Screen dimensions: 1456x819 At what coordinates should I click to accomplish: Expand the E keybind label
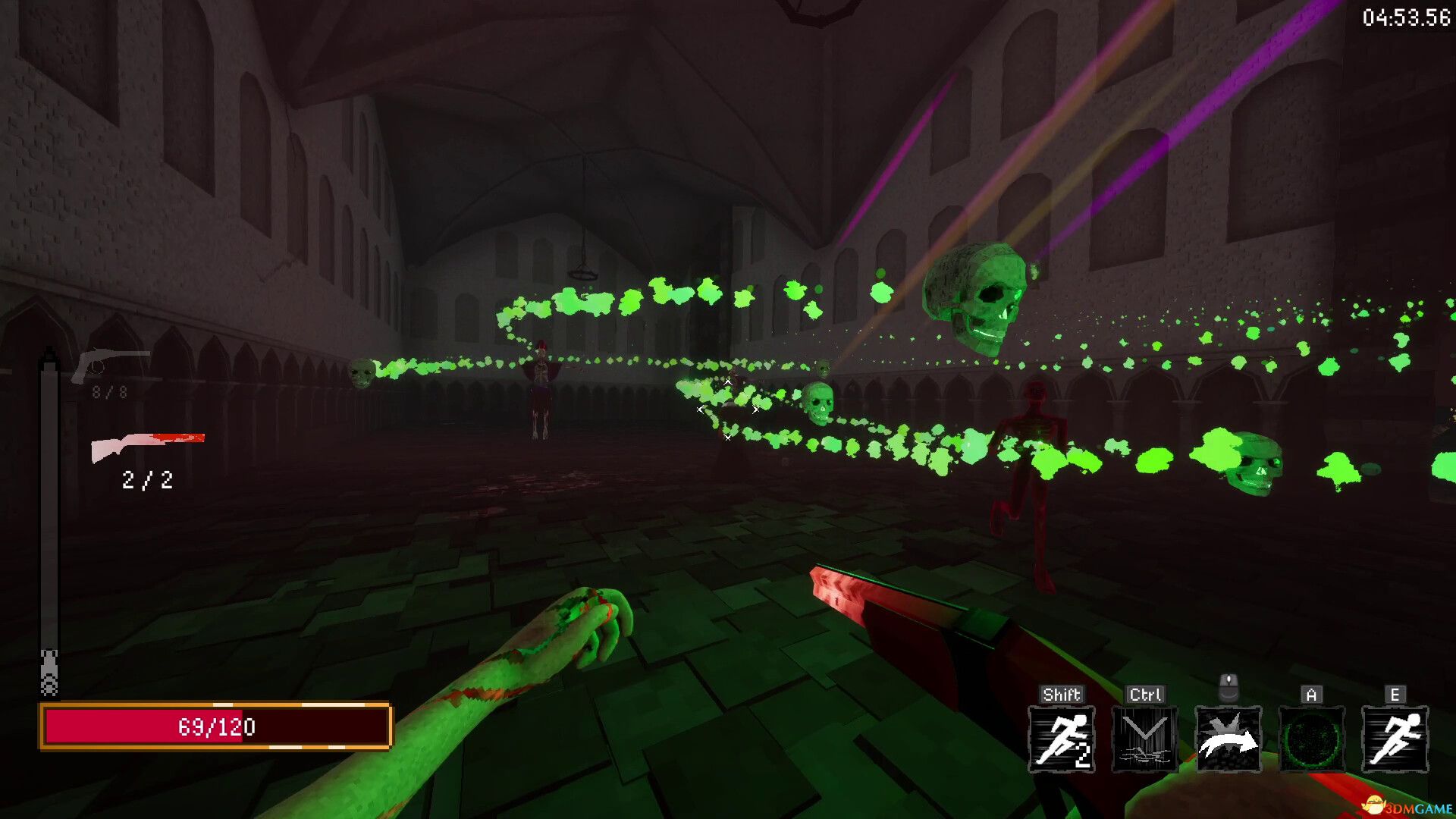[x=1395, y=694]
